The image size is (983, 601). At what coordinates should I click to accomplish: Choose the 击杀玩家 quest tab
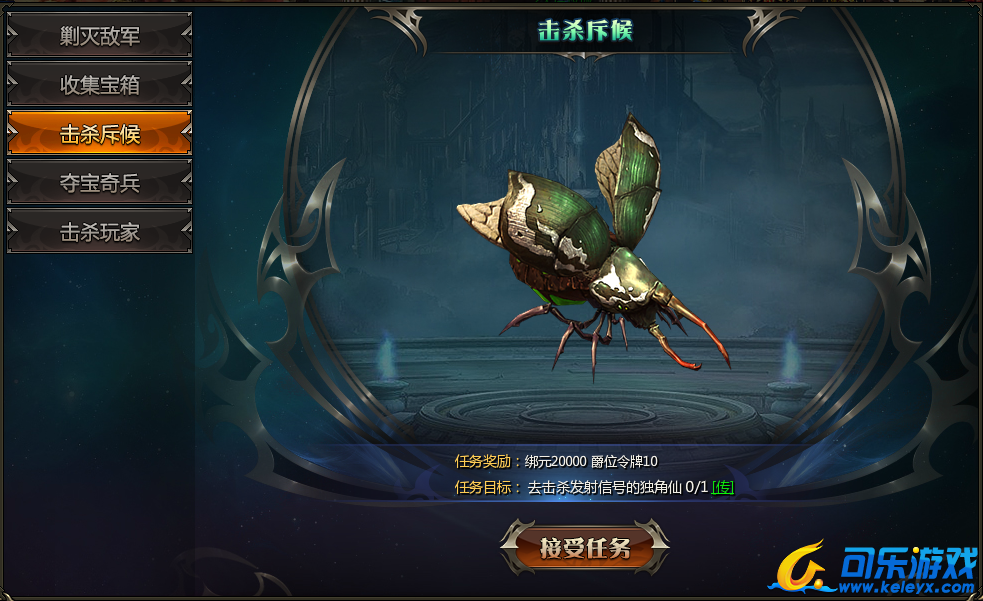[99, 232]
